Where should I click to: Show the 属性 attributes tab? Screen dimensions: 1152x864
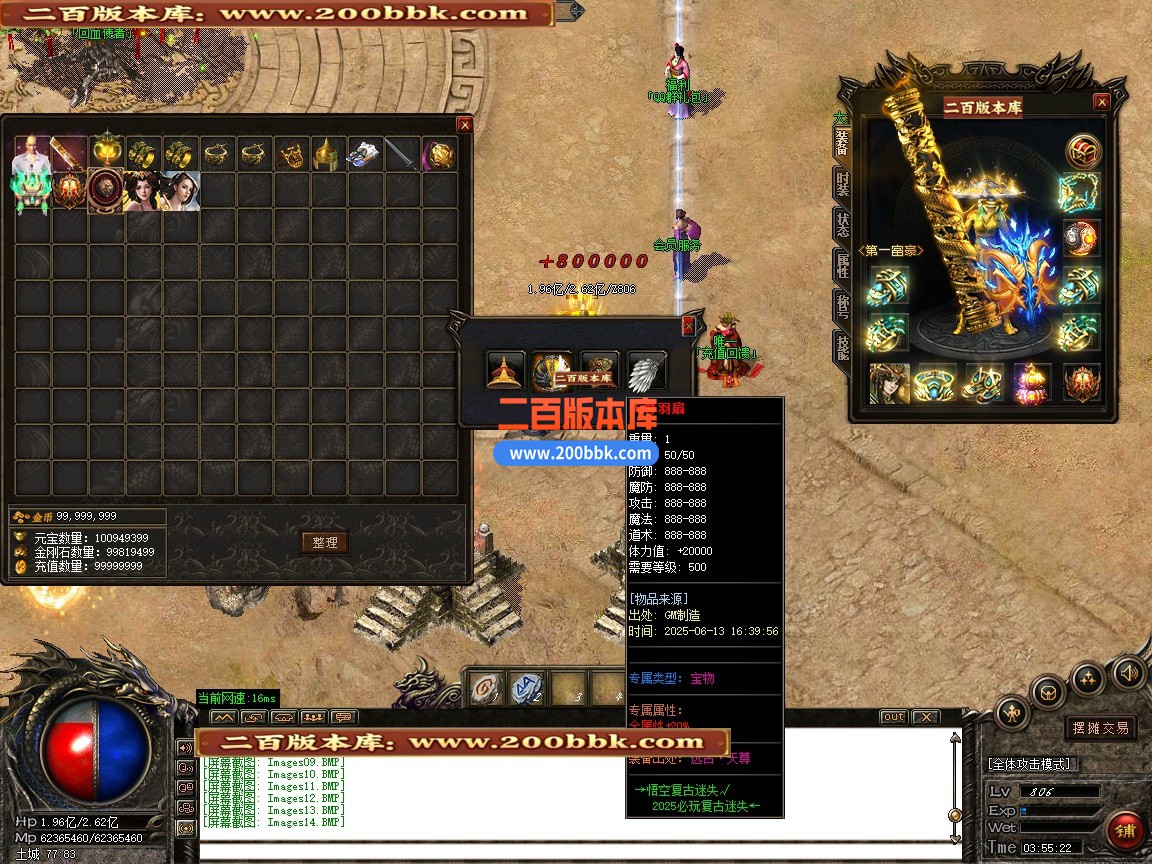coord(842,268)
